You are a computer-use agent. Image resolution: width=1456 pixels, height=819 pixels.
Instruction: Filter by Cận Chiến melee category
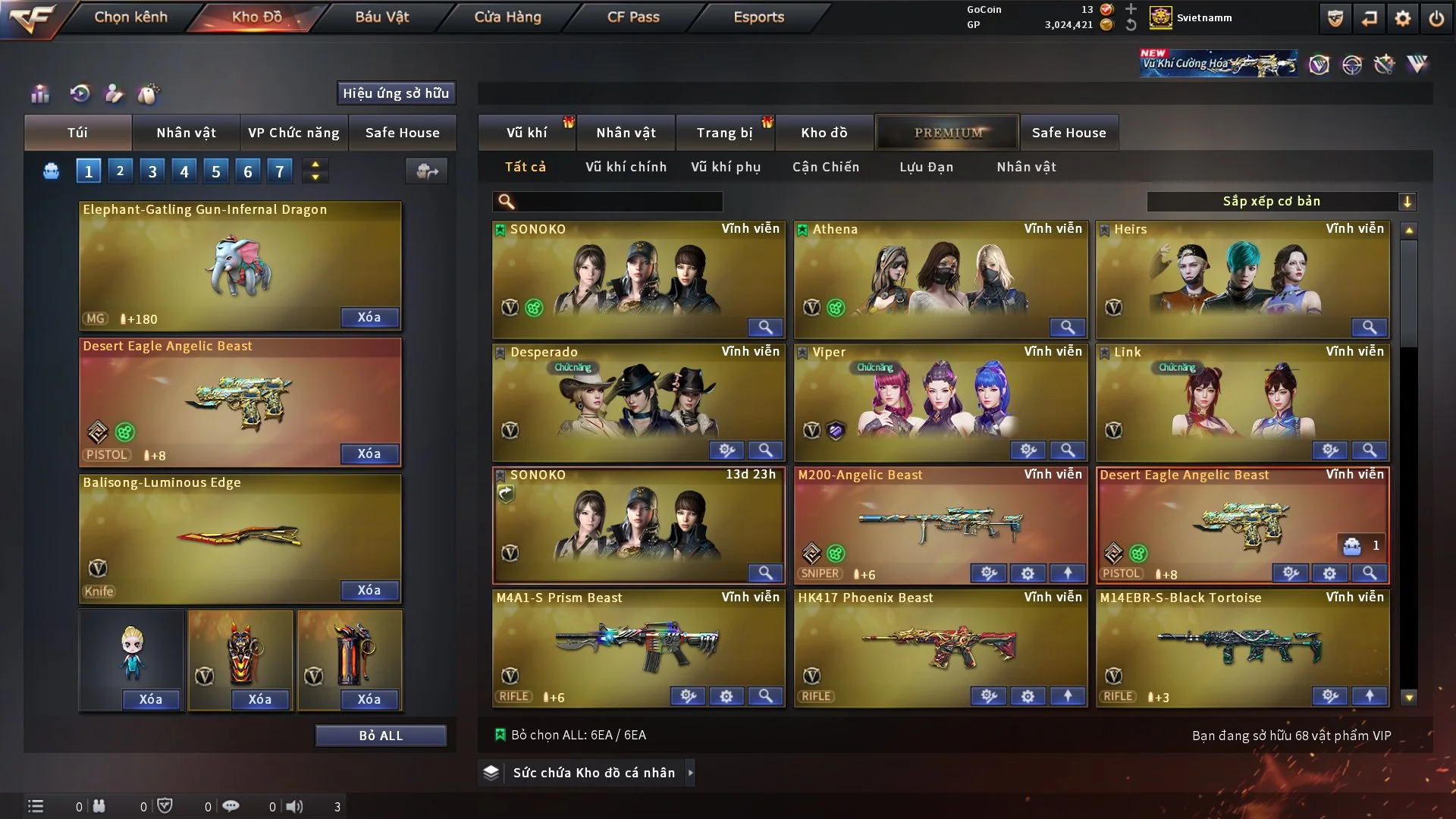pos(826,167)
